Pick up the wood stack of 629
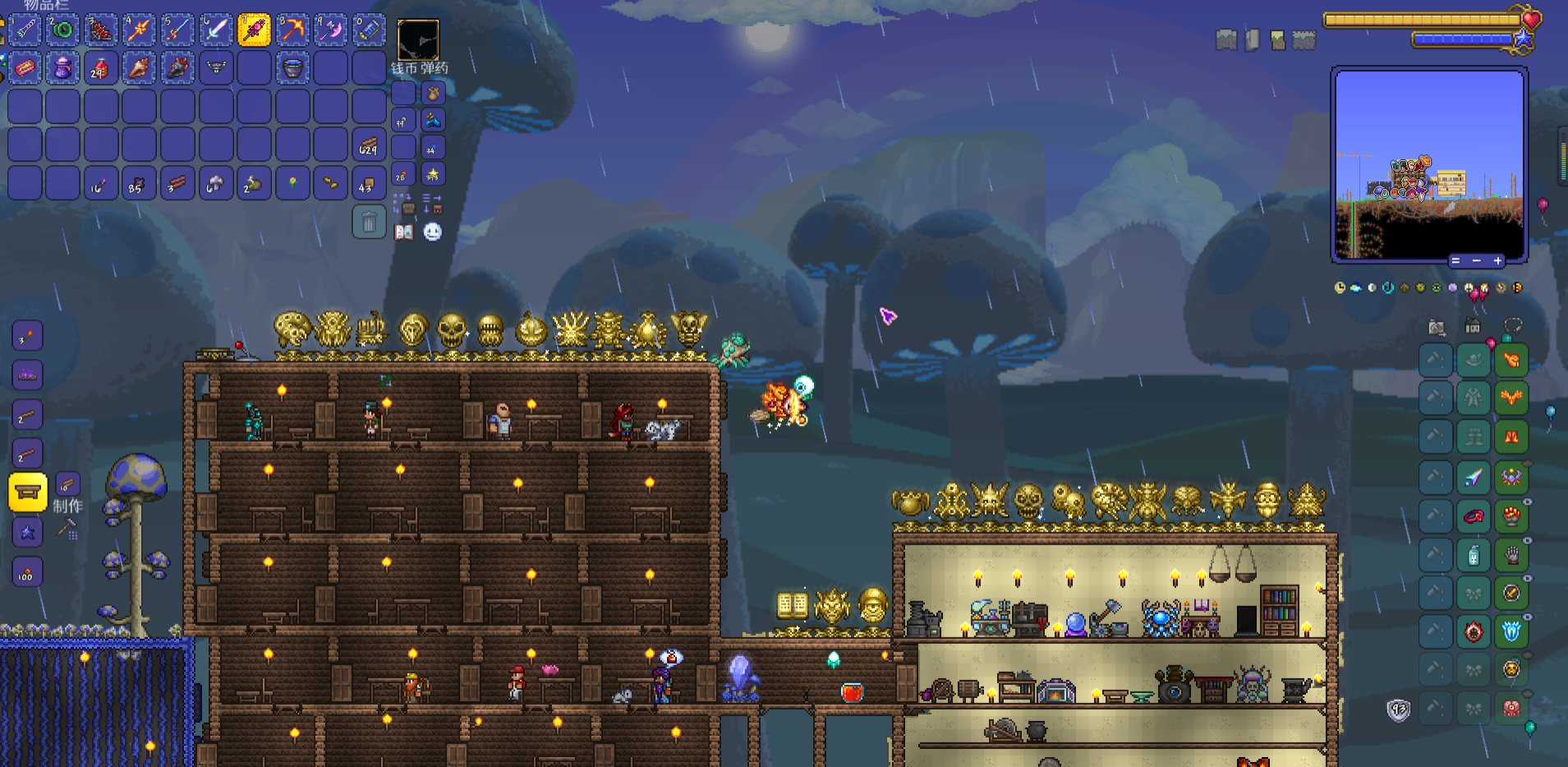Viewport: 1568px width, 767px height. pyautogui.click(x=369, y=145)
